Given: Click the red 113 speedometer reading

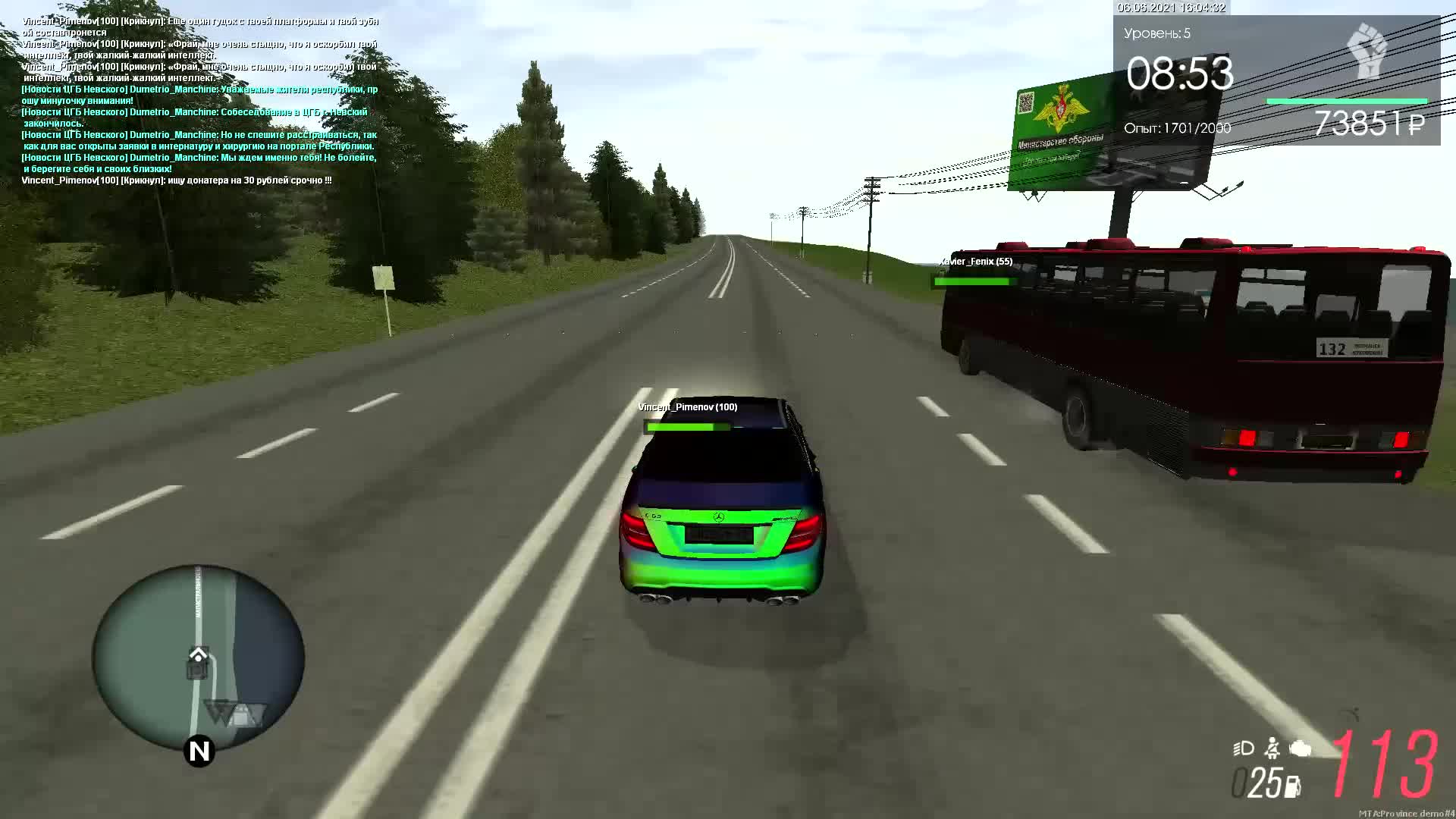Looking at the screenshot, I should (1384, 764).
